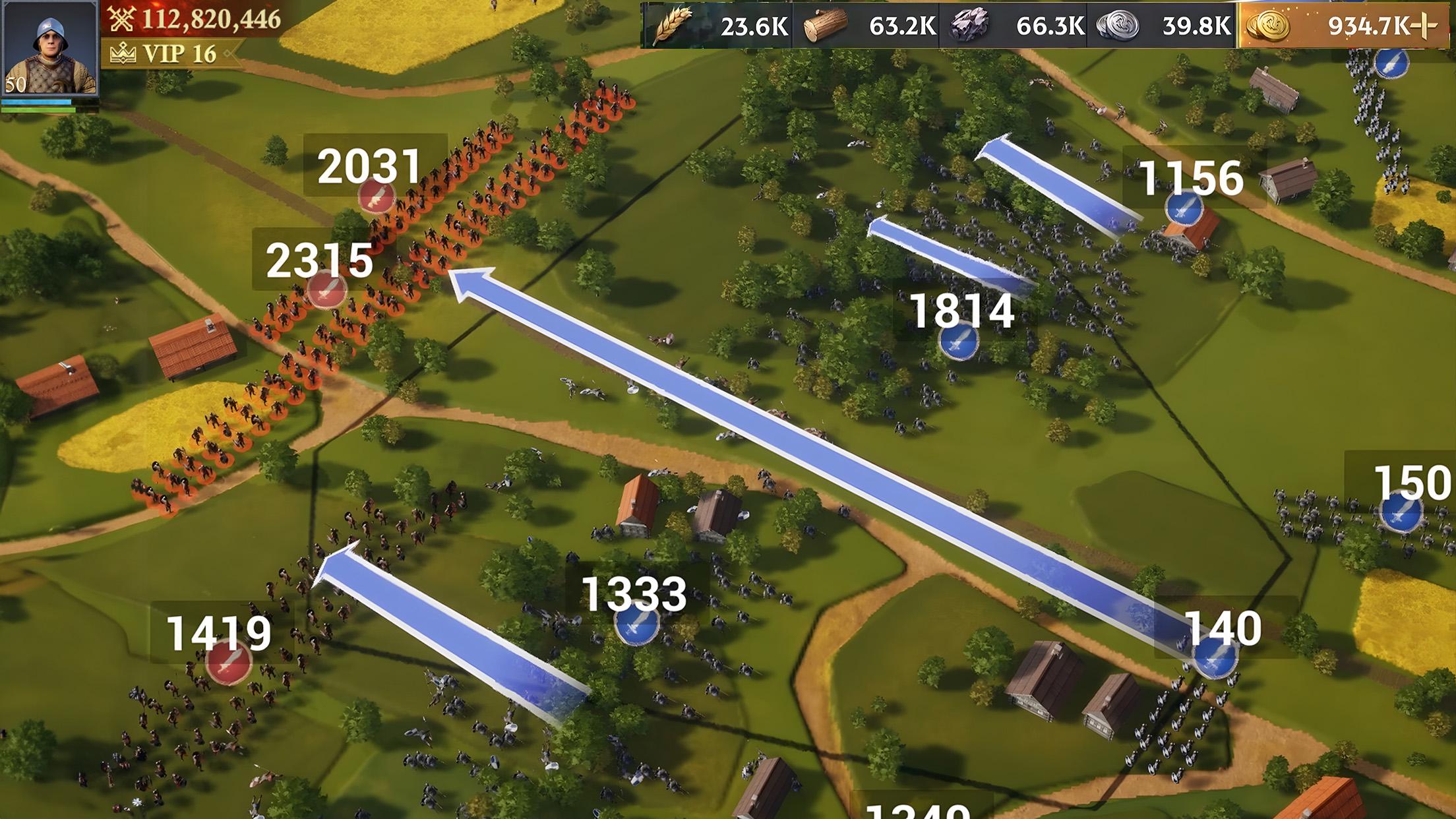Pick the blue army marker labeled 1814

click(958, 342)
